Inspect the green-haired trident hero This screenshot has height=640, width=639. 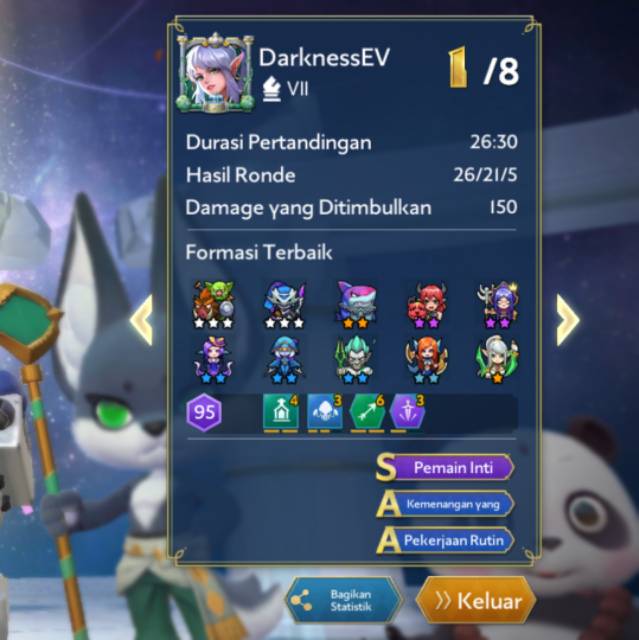[356, 360]
